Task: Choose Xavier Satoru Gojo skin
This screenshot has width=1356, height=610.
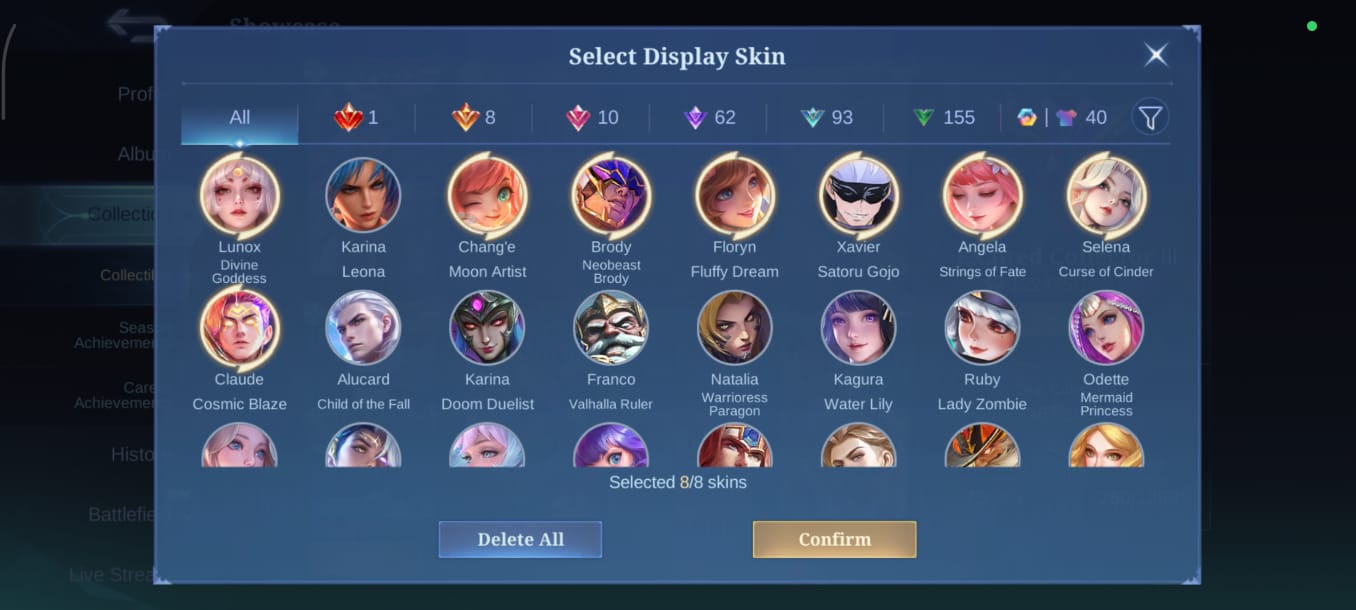Action: tap(858, 196)
